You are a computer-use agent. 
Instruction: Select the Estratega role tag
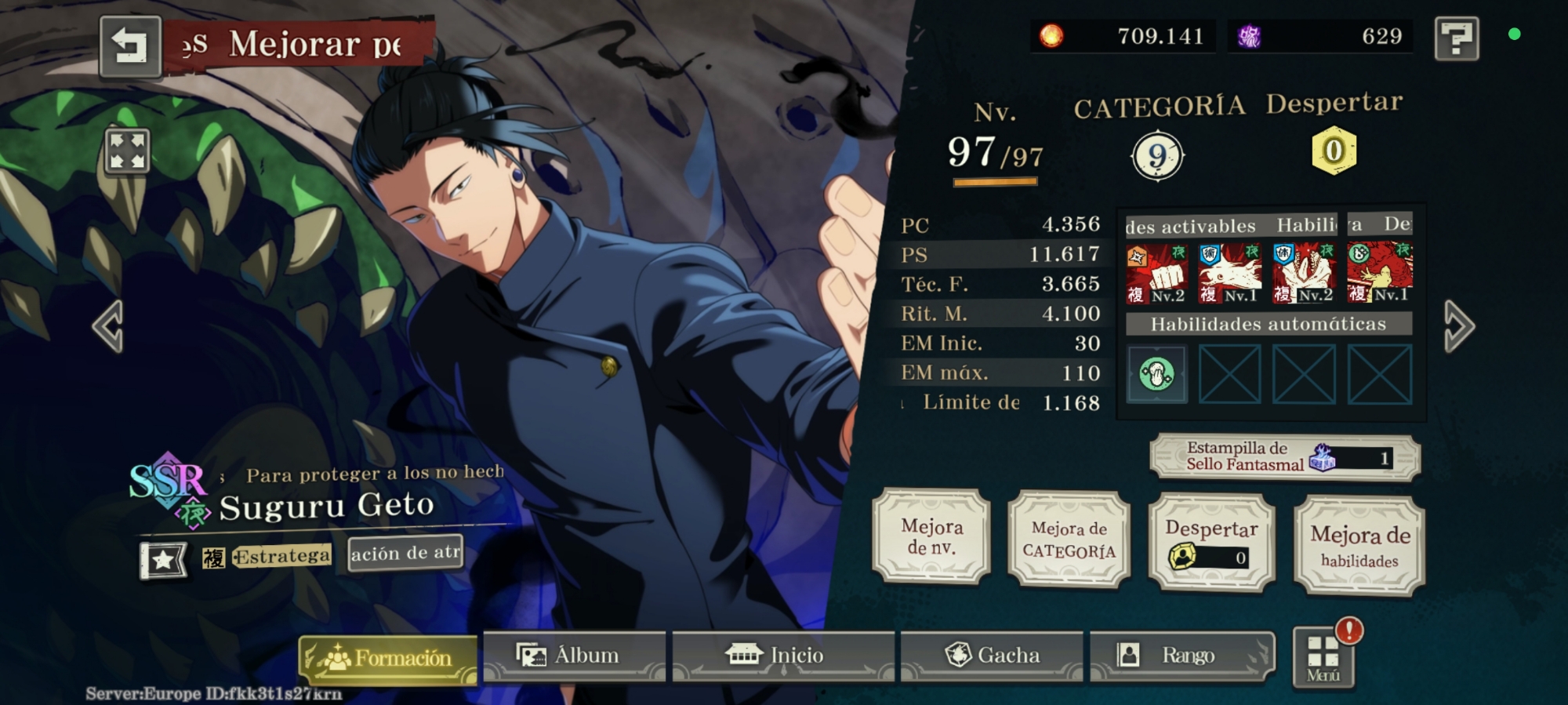(x=281, y=556)
